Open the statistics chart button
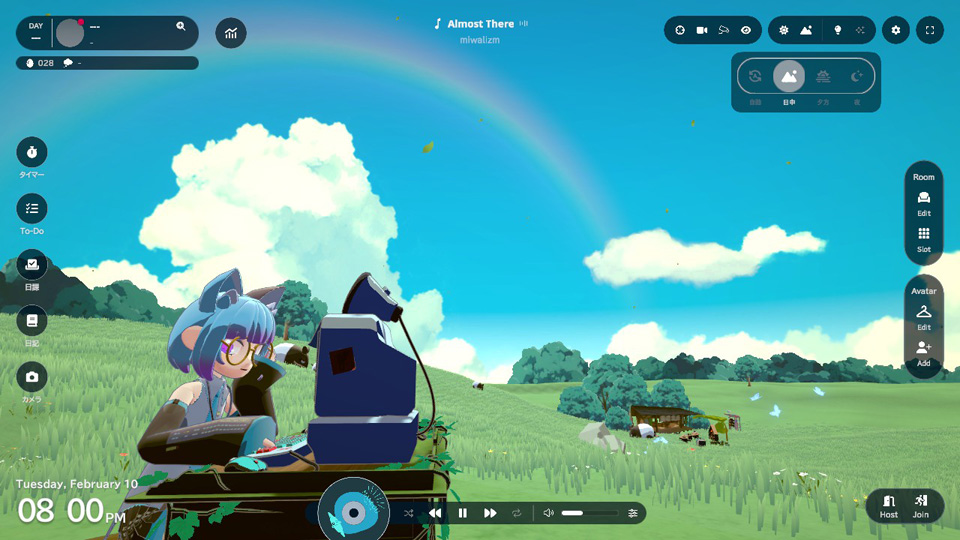This screenshot has height=540, width=960. 231,33
